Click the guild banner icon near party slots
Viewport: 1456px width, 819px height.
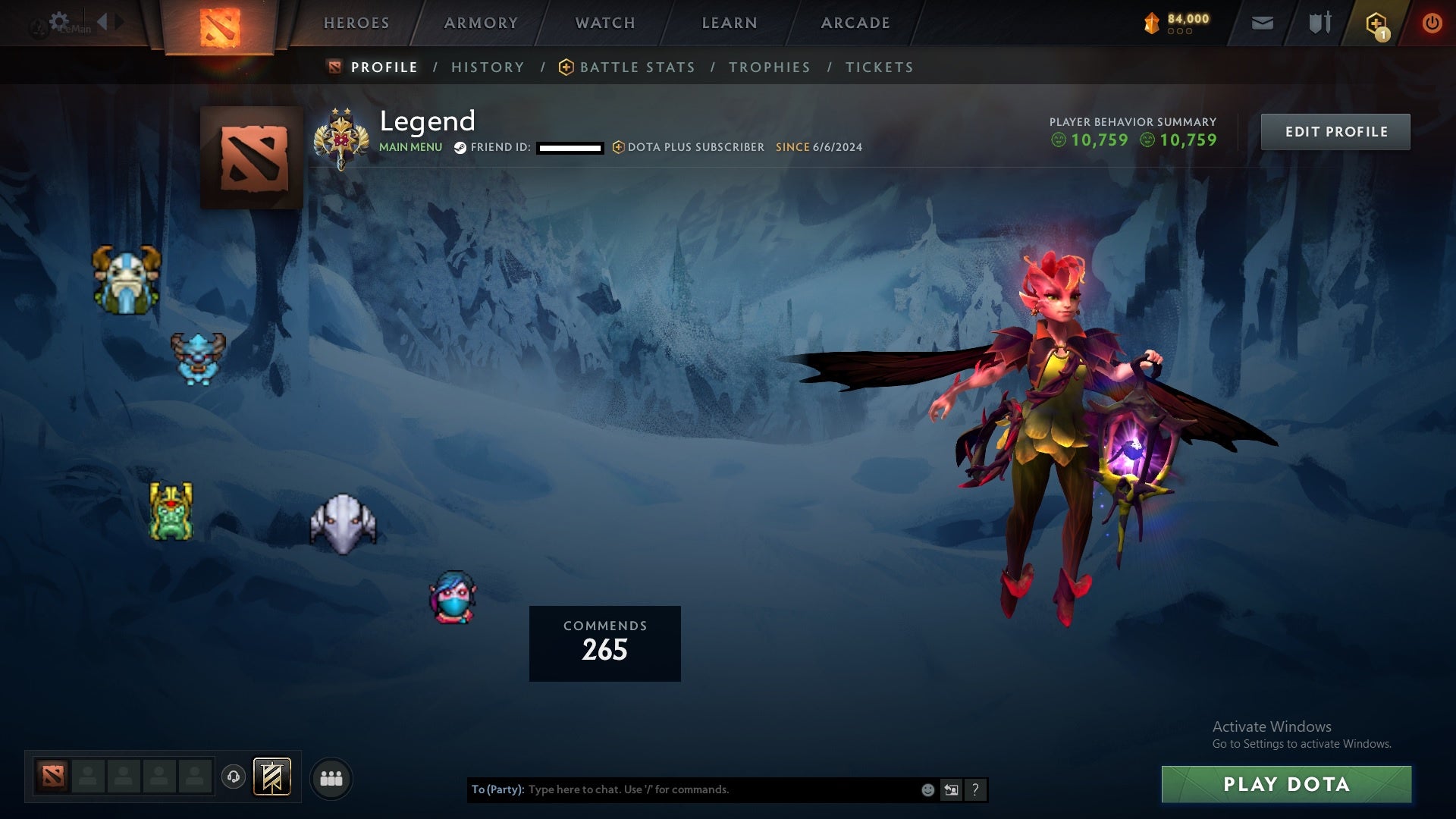tap(271, 777)
